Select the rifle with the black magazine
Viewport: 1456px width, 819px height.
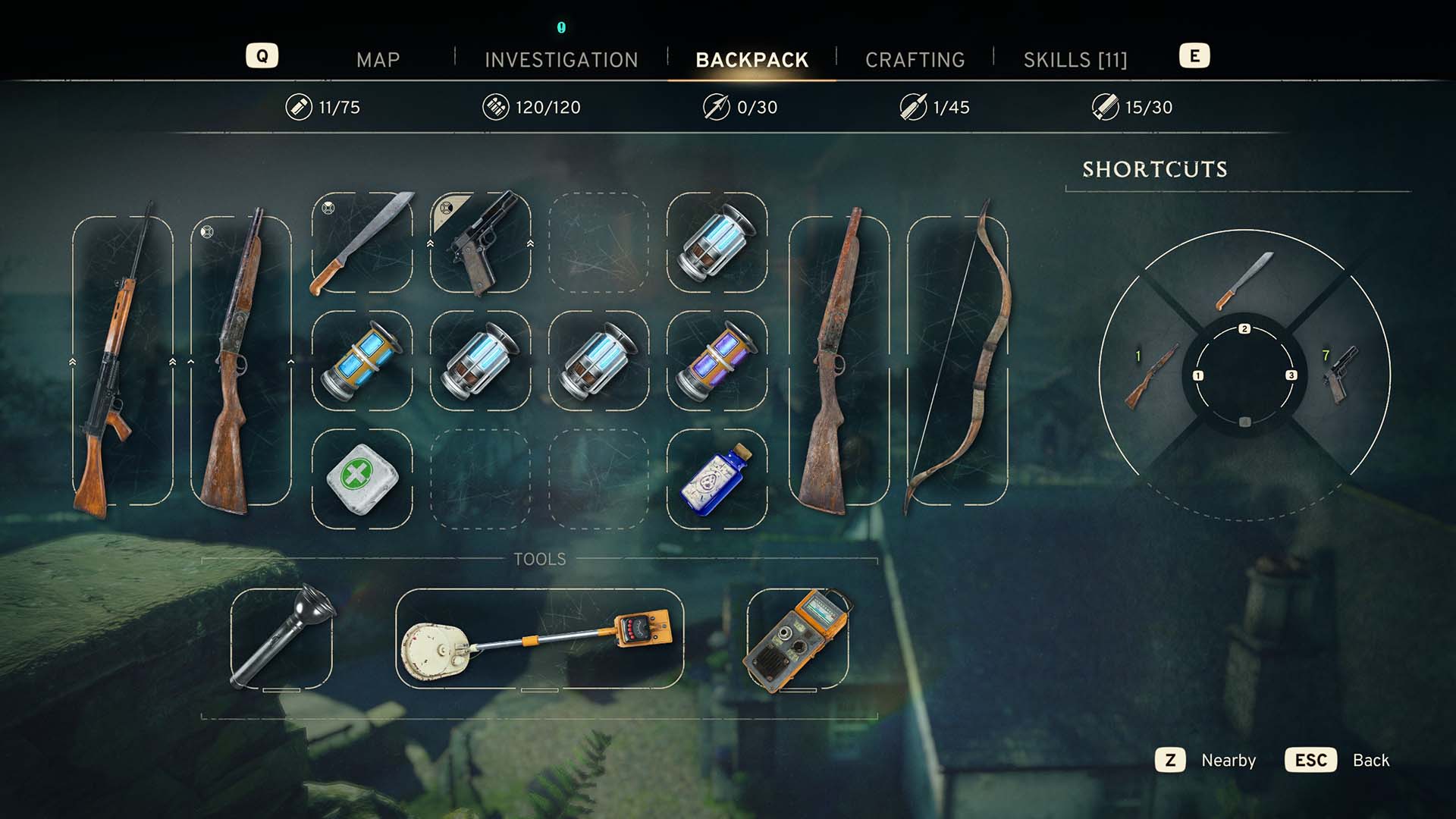(x=122, y=361)
